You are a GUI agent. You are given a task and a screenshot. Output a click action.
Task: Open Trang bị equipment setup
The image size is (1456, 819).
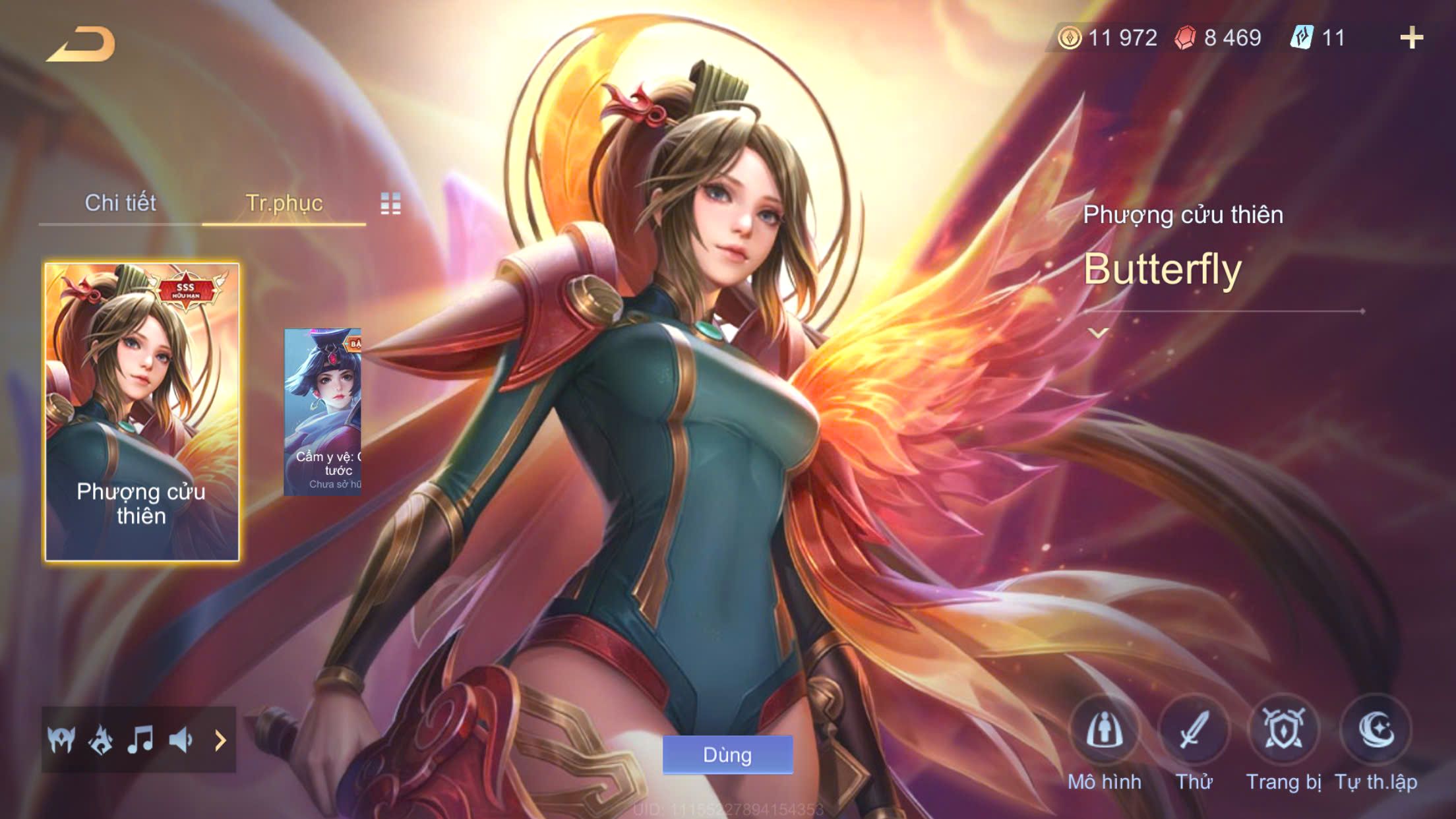point(1283,731)
